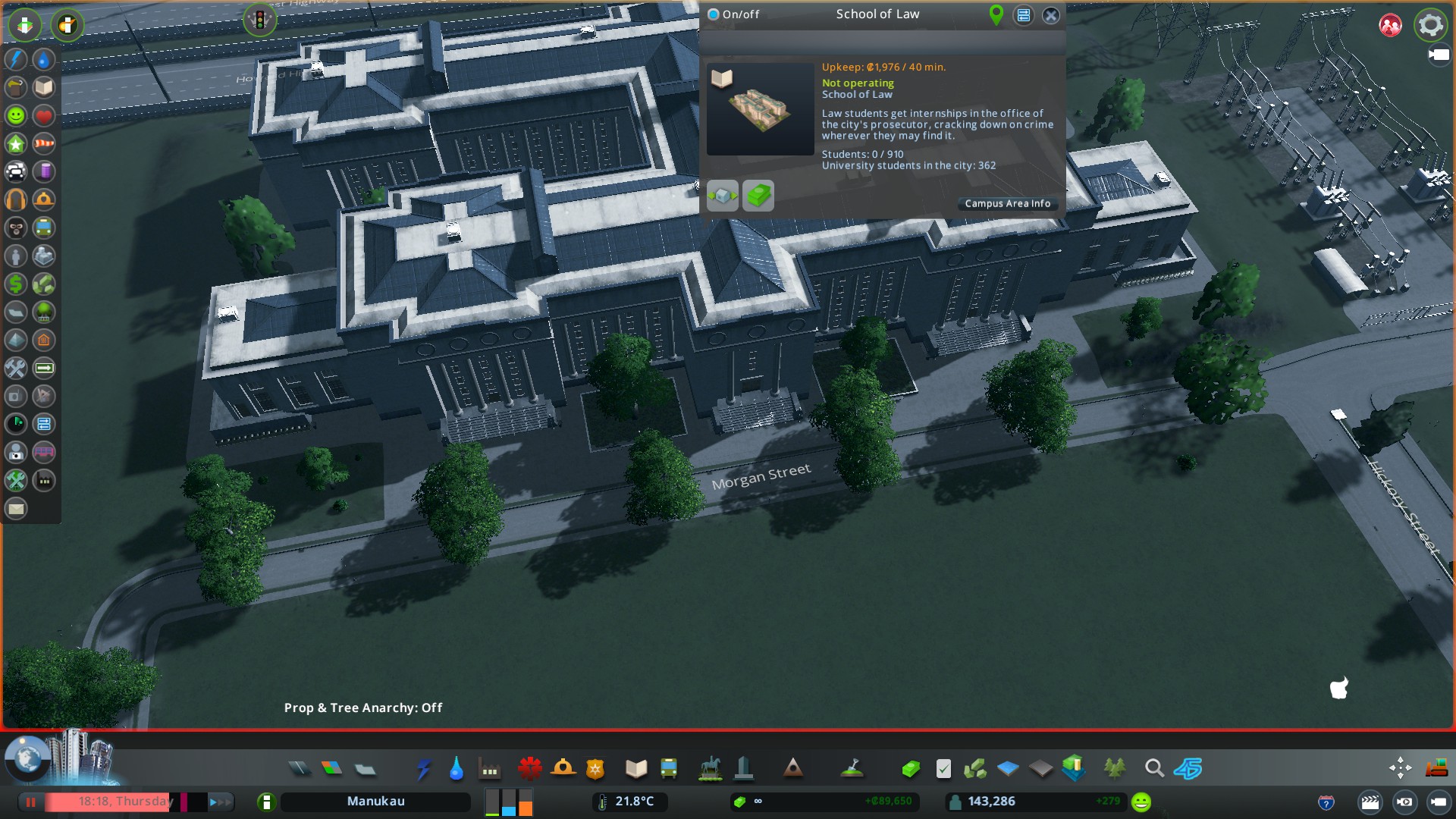Open the gear options menu

tap(1430, 25)
